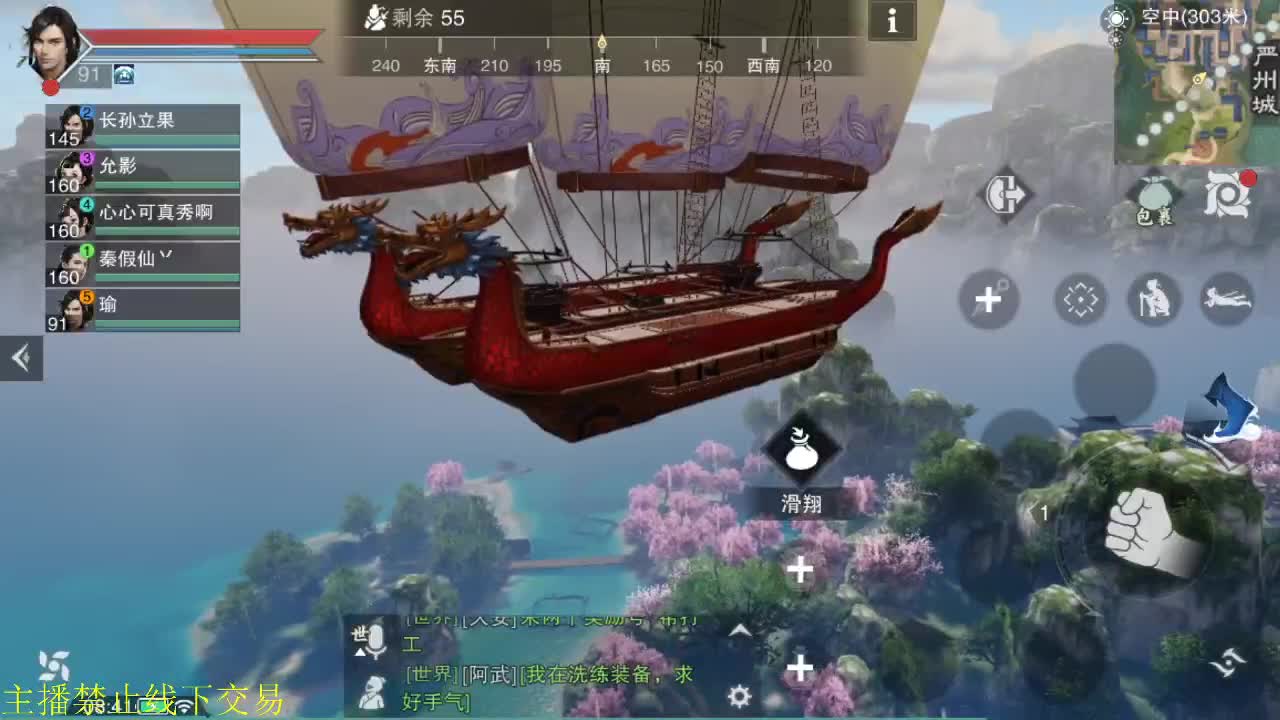The width and height of the screenshot is (1280, 720).
Task: Select the sitting old man emote icon
Action: (1152, 299)
